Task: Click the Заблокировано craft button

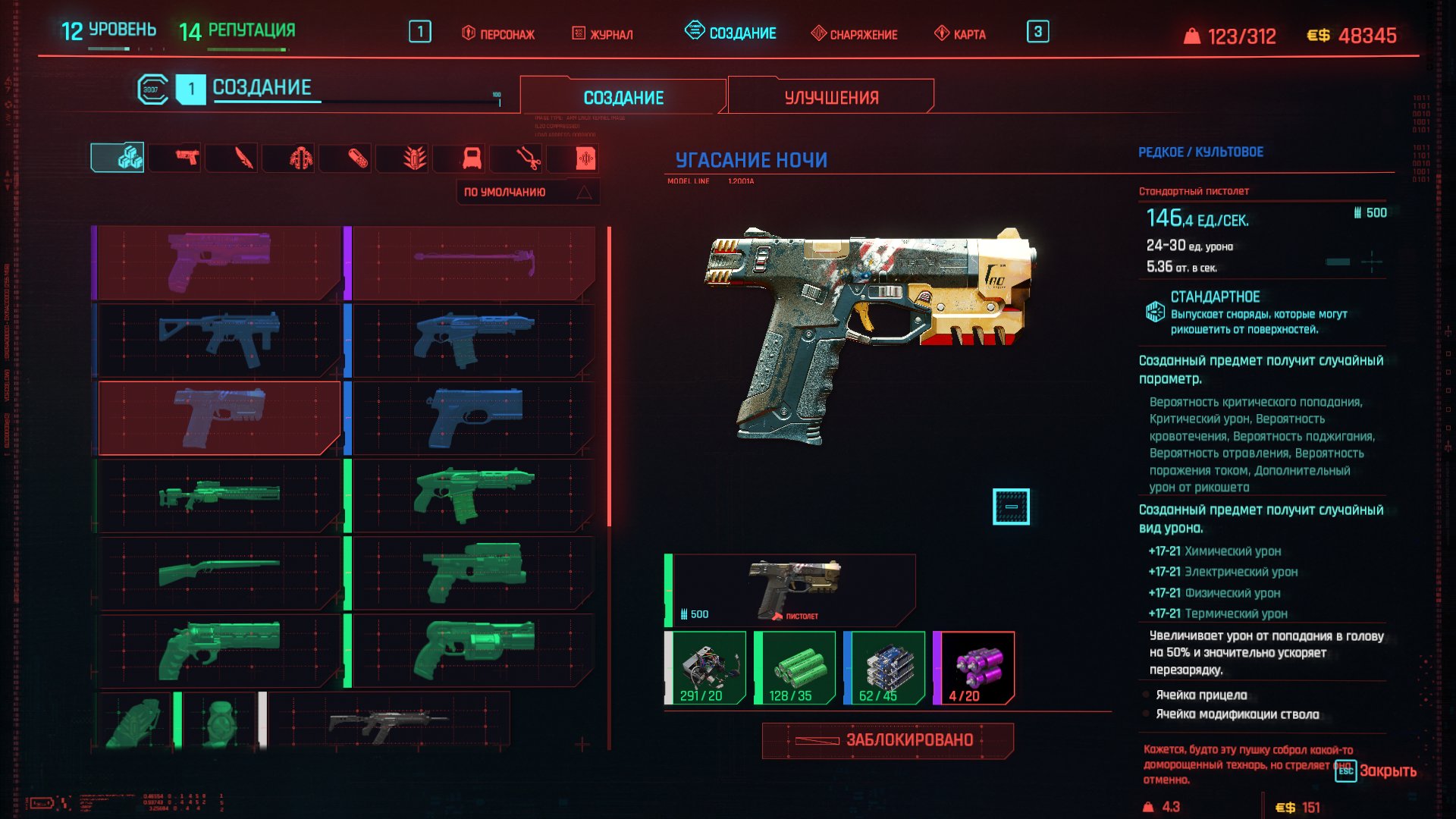Action: [x=887, y=740]
